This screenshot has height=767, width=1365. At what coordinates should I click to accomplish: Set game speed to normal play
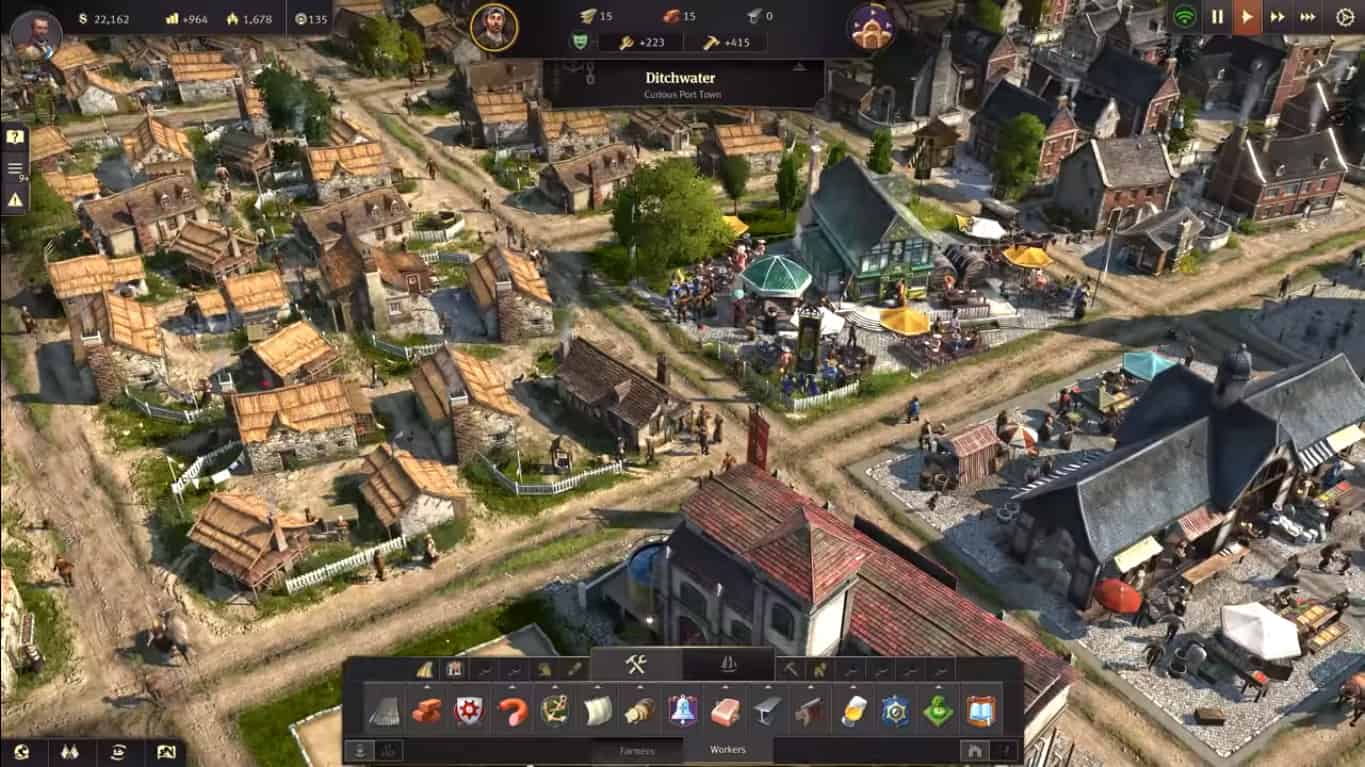point(1247,17)
